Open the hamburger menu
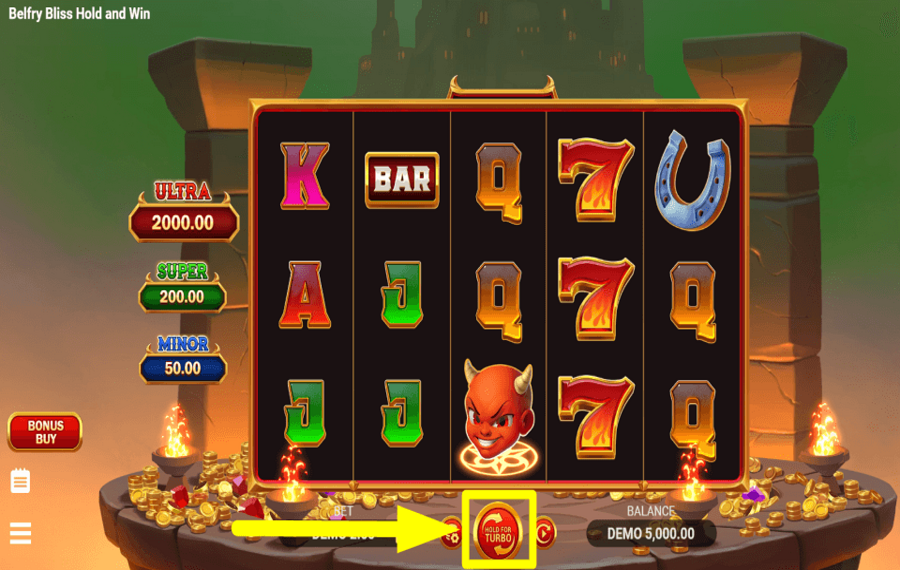900x570 pixels. (x=21, y=533)
